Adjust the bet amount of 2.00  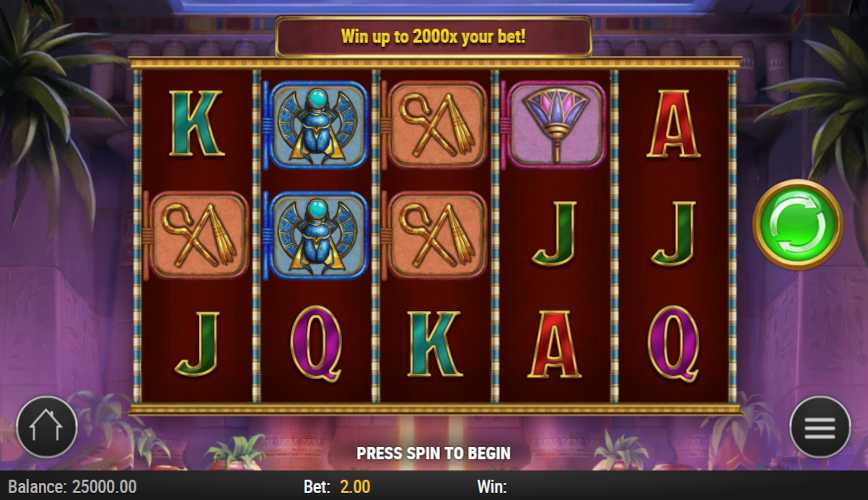pyautogui.click(x=354, y=487)
